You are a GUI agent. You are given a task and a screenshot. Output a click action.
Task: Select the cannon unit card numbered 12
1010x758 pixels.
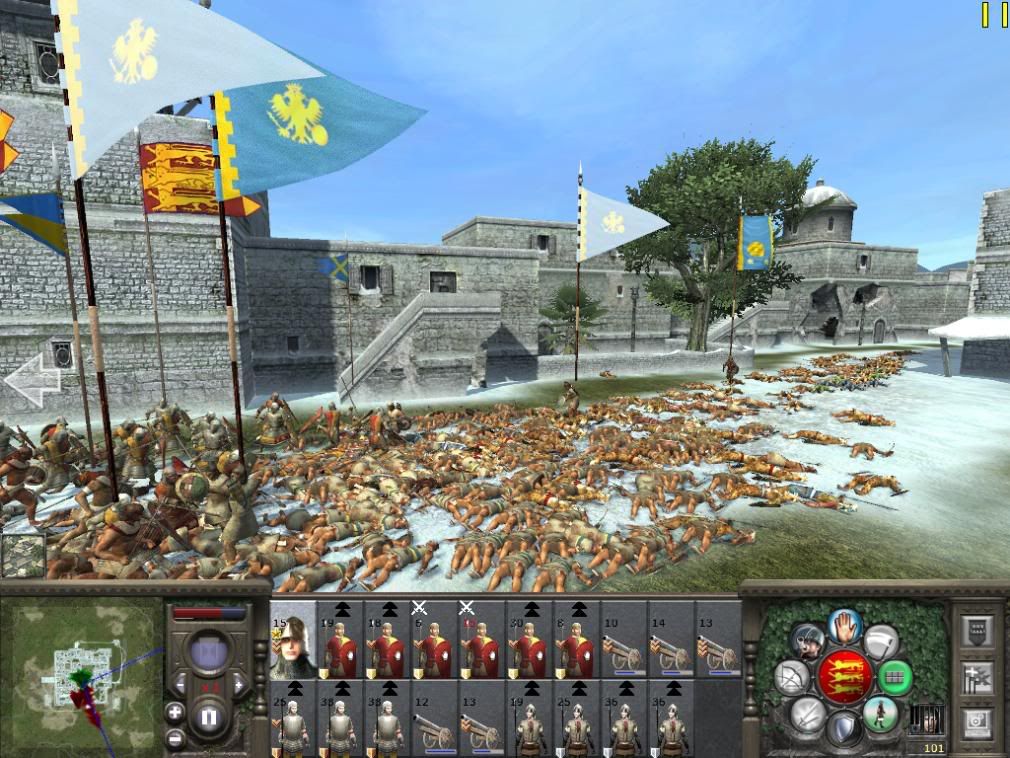click(435, 718)
